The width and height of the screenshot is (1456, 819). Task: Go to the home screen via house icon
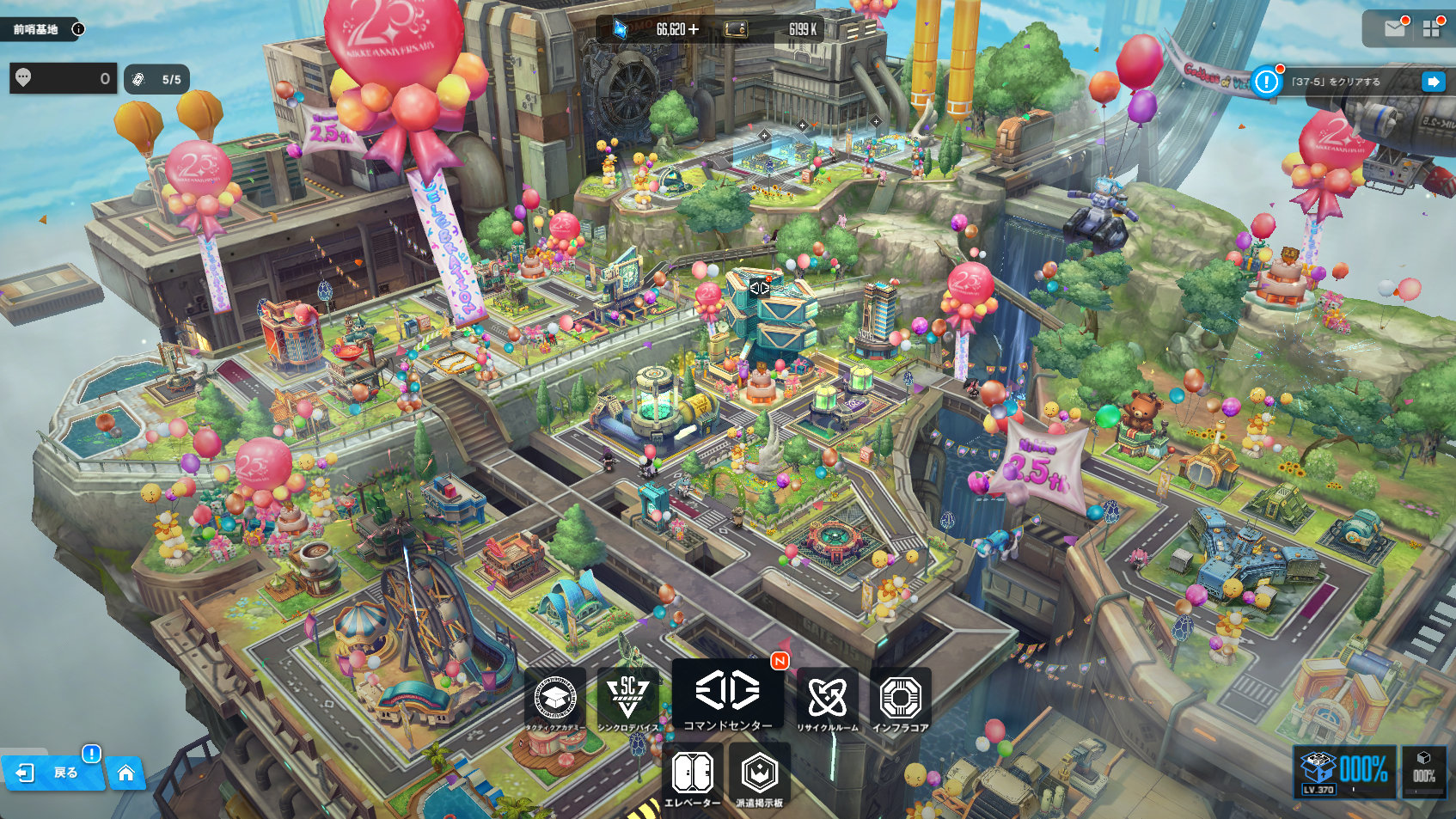pyautogui.click(x=125, y=773)
